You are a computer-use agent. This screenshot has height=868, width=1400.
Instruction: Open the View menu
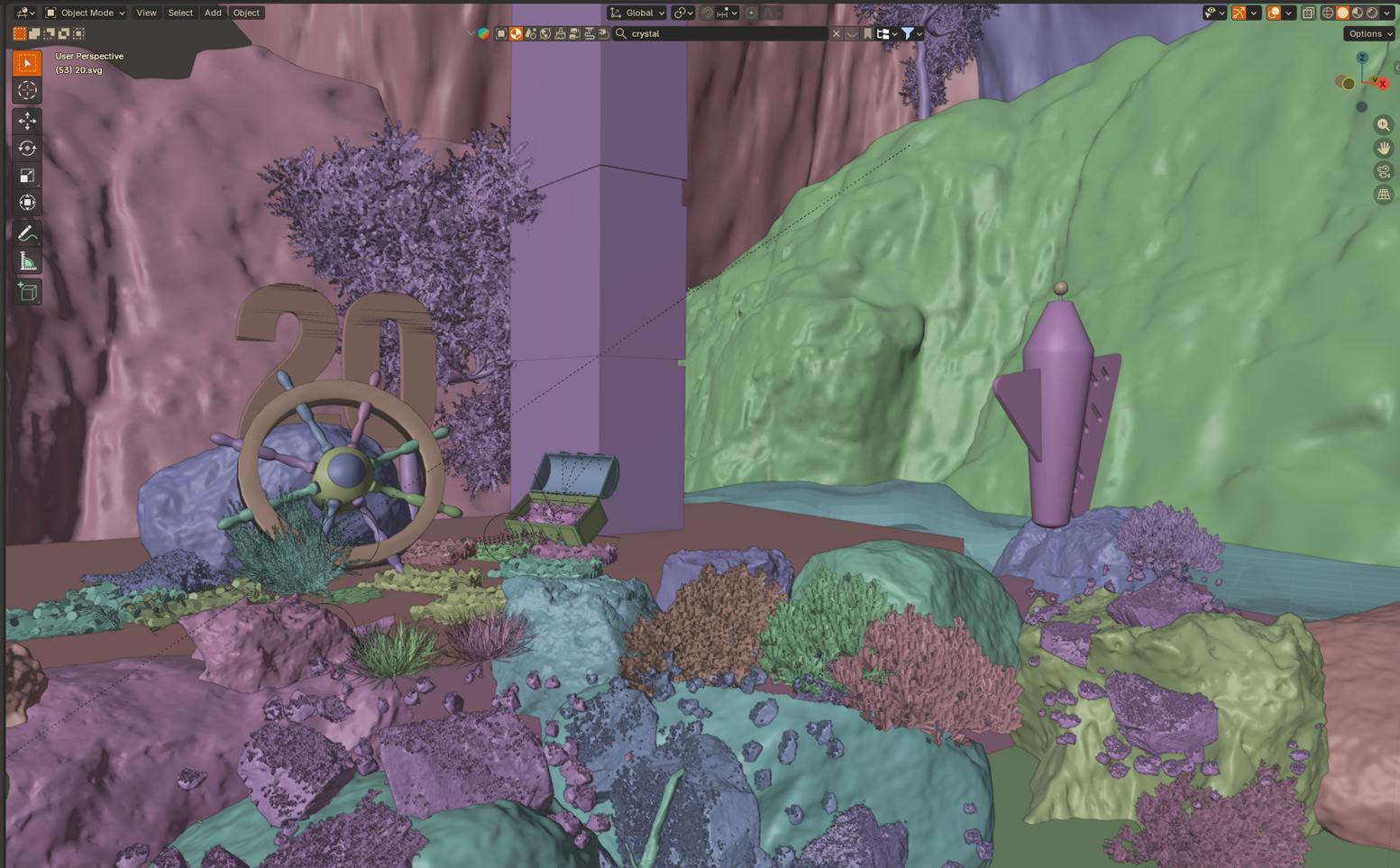tap(146, 13)
